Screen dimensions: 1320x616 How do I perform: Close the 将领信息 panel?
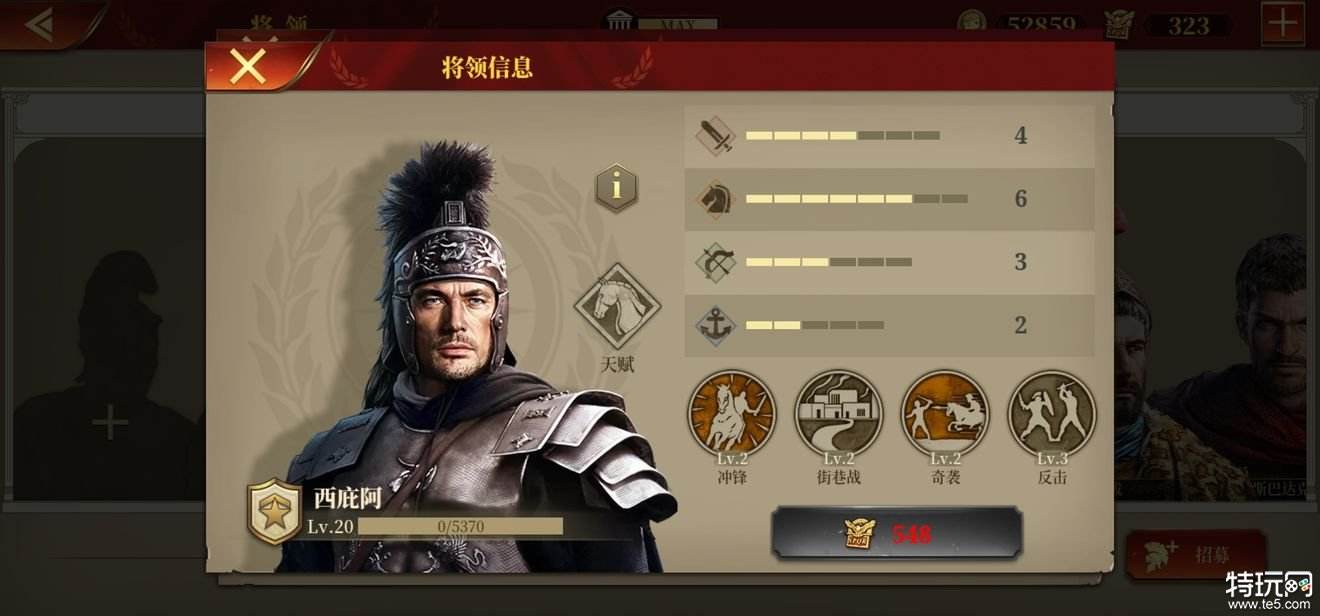point(247,66)
